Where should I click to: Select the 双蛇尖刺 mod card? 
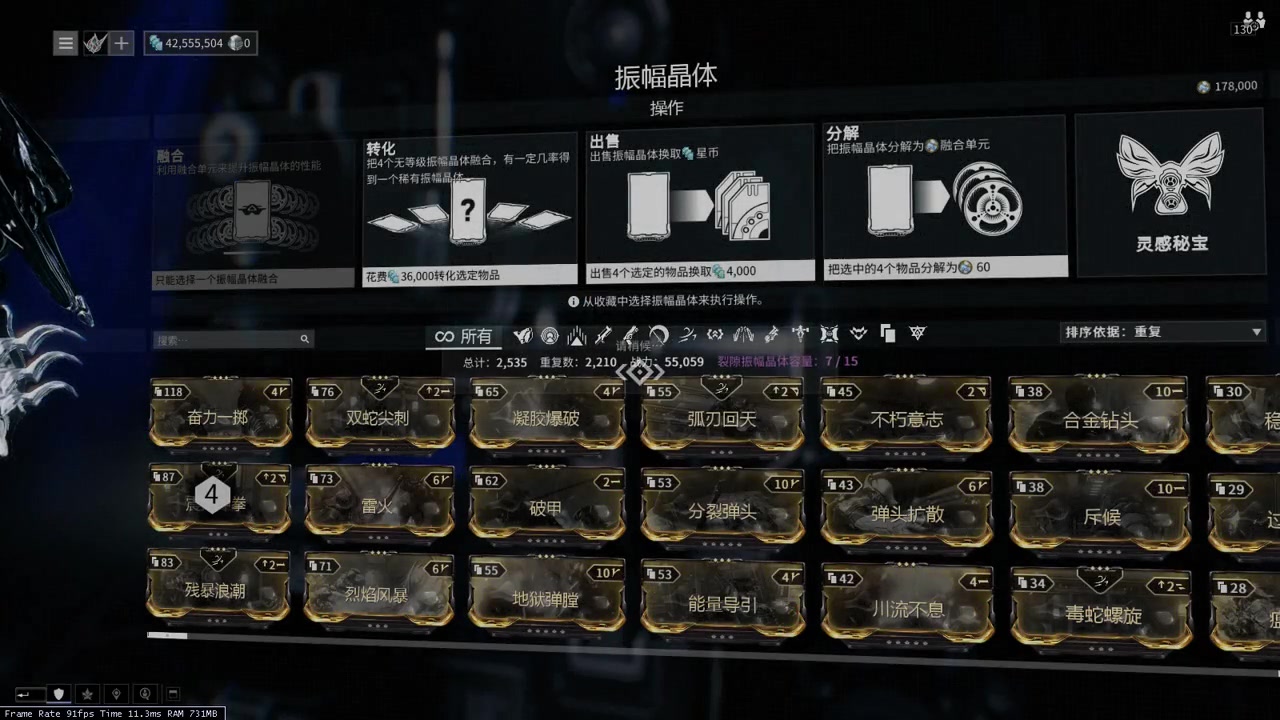[379, 415]
